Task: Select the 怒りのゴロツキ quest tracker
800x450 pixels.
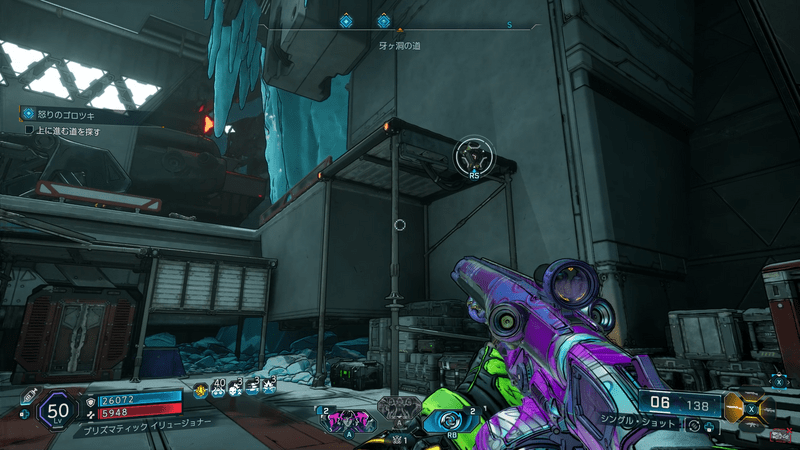Action: point(60,115)
